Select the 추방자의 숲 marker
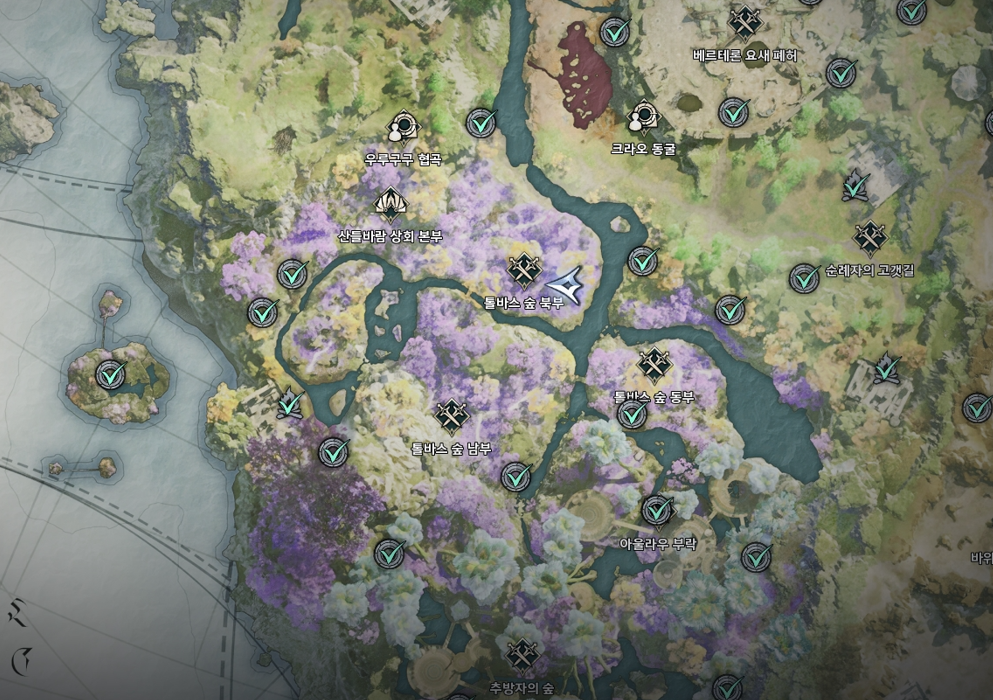 (x=522, y=655)
